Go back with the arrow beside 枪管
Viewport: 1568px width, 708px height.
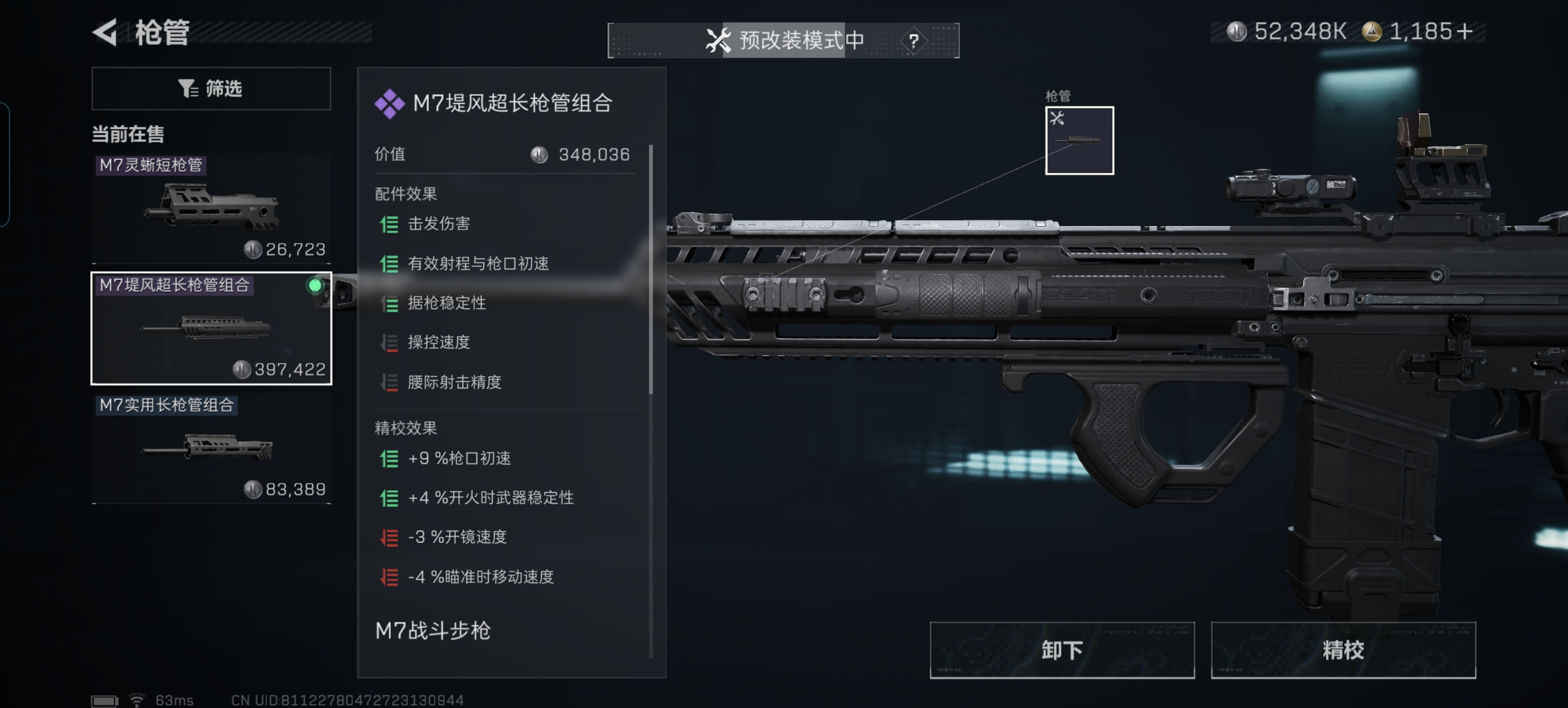[105, 32]
